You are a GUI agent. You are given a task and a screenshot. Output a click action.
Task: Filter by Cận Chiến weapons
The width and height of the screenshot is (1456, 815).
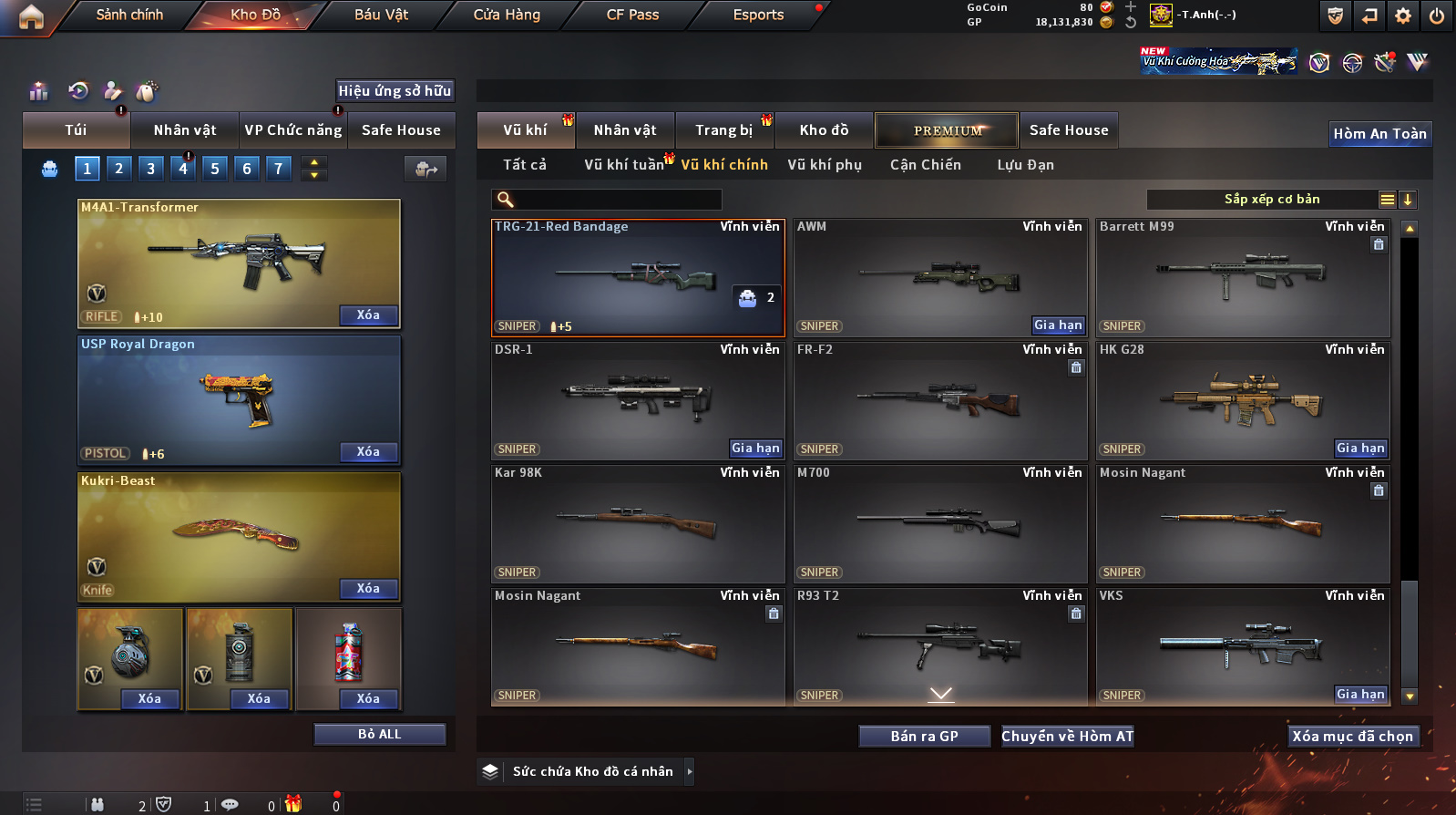pyautogui.click(x=925, y=165)
